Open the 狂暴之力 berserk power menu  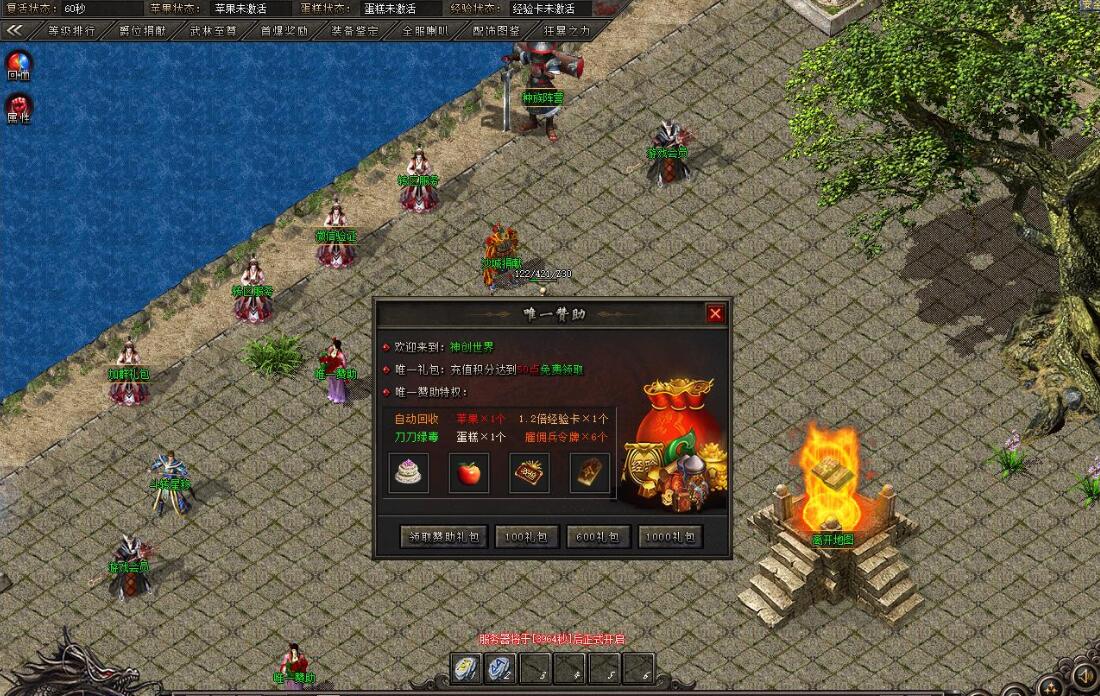568,30
